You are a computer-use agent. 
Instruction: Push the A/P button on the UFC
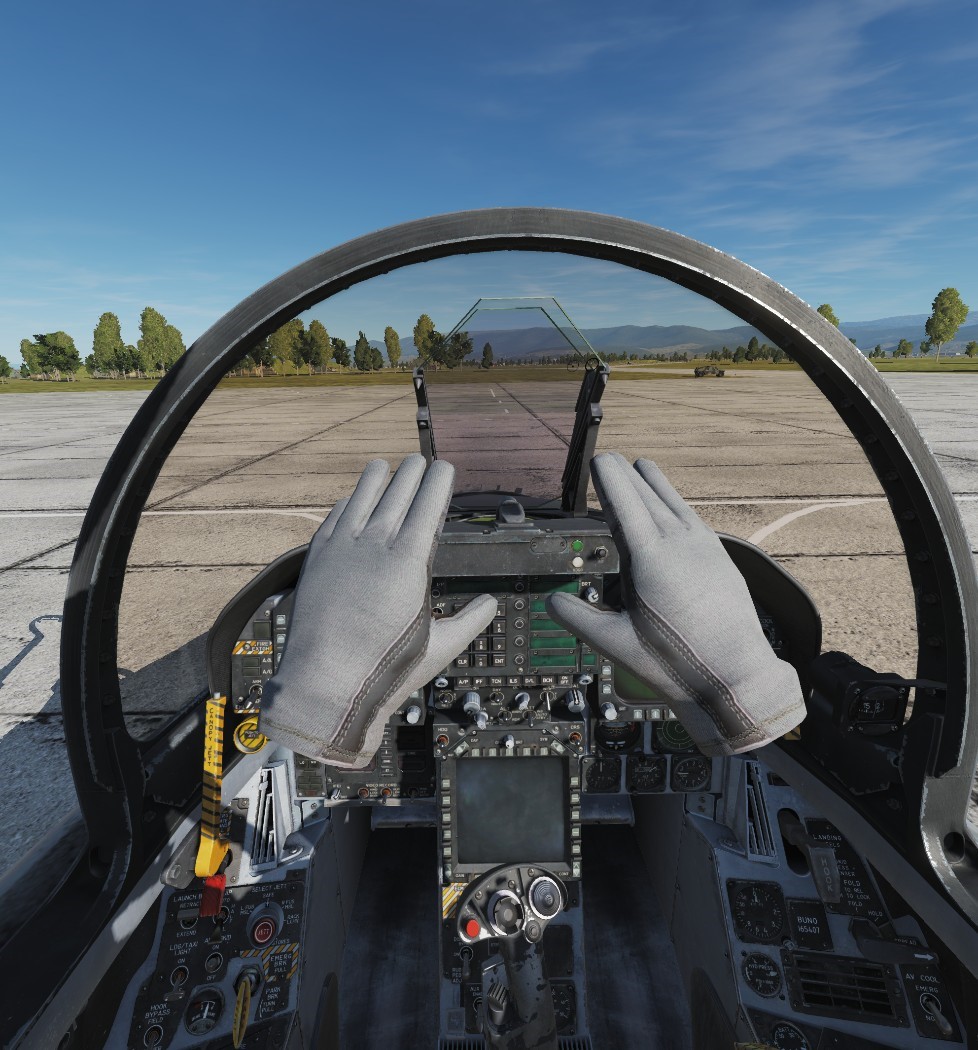coord(463,681)
